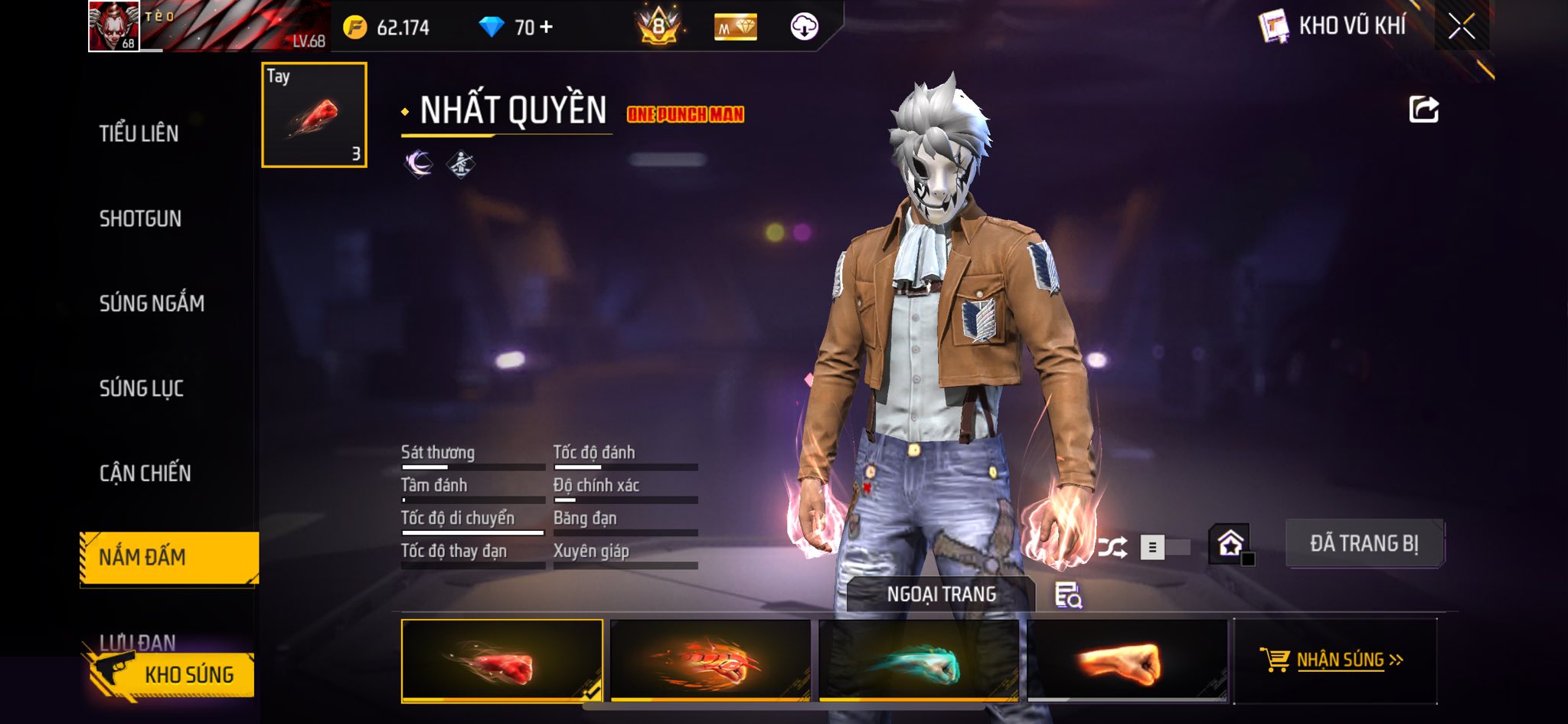
Task: Open the player profile avatar
Action: (x=114, y=26)
